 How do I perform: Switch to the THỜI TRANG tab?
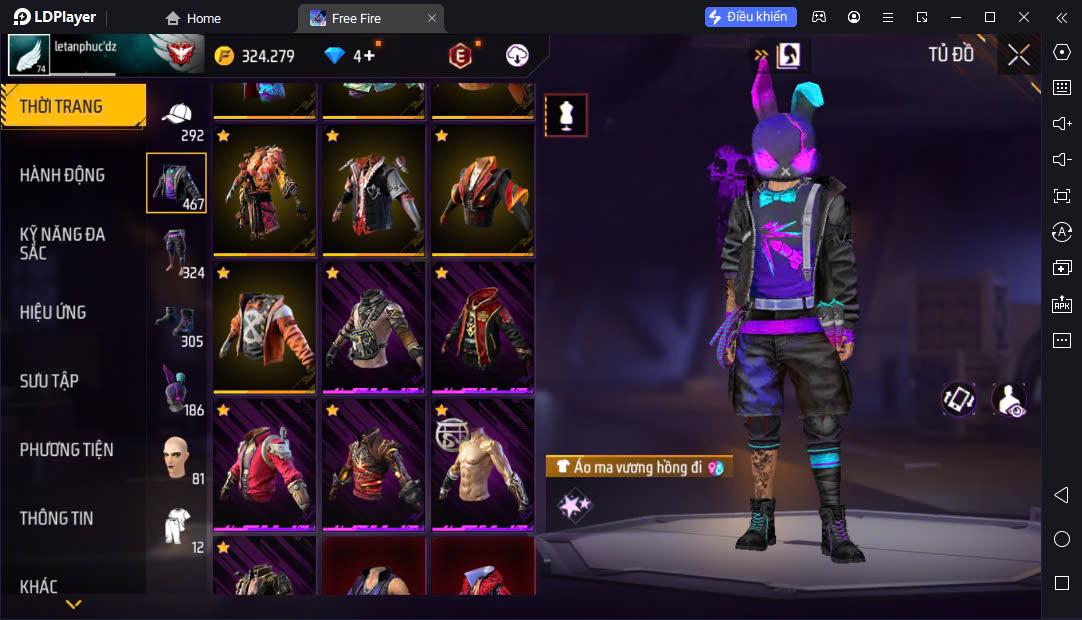72,106
